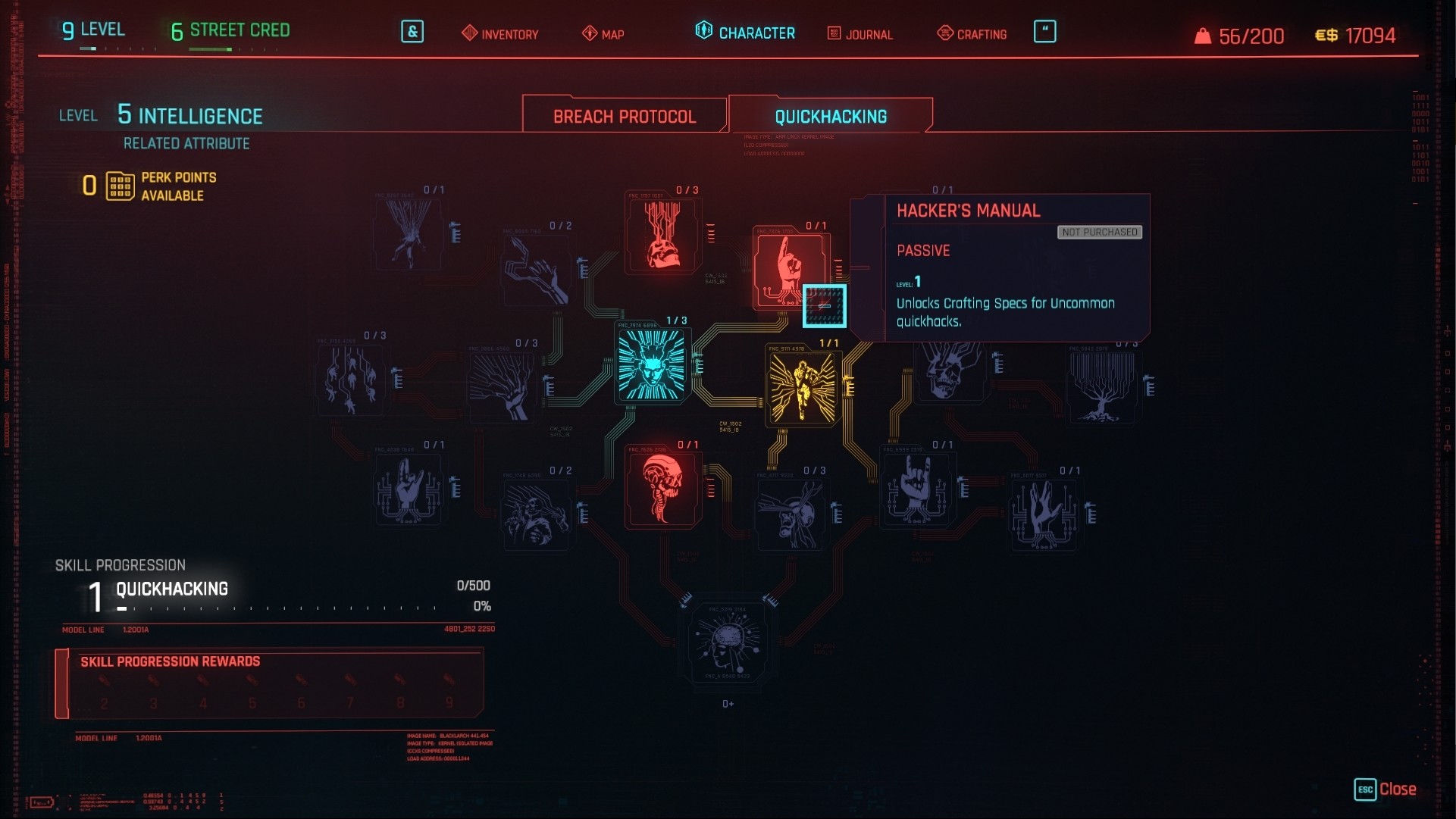Open the Crafting screen
Screen dimensions: 1456x819
coord(971,33)
